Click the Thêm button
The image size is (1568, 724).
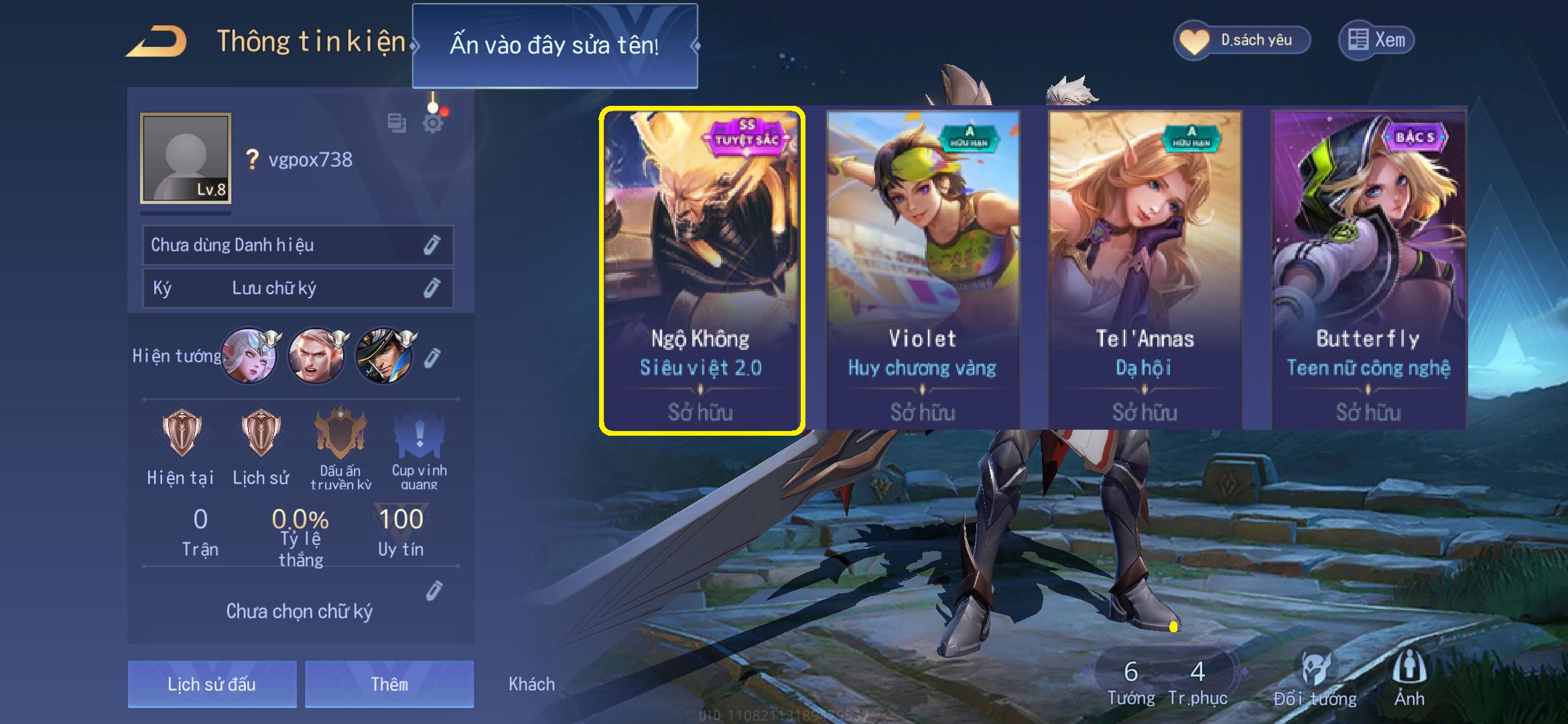389,684
